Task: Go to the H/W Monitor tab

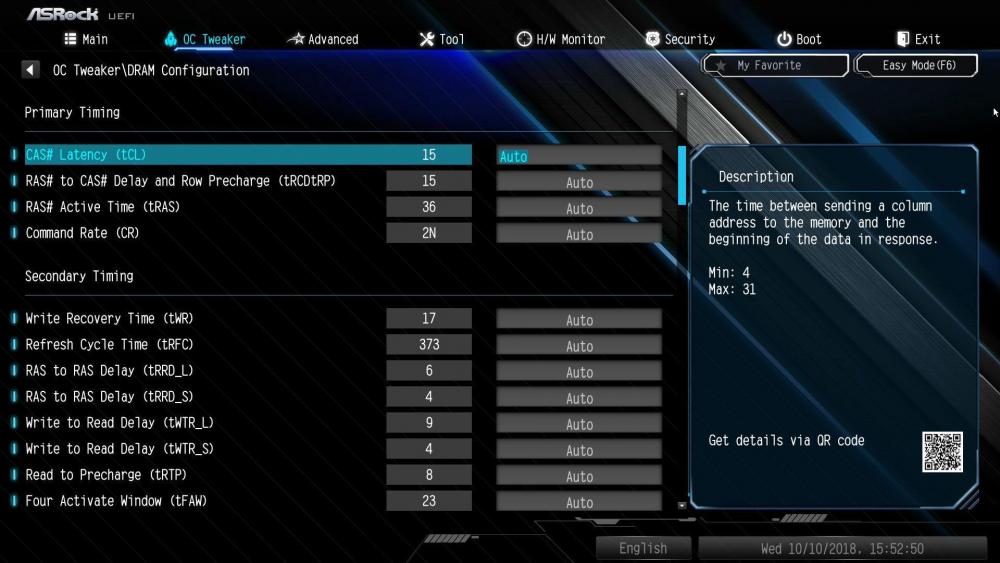Action: (x=561, y=39)
